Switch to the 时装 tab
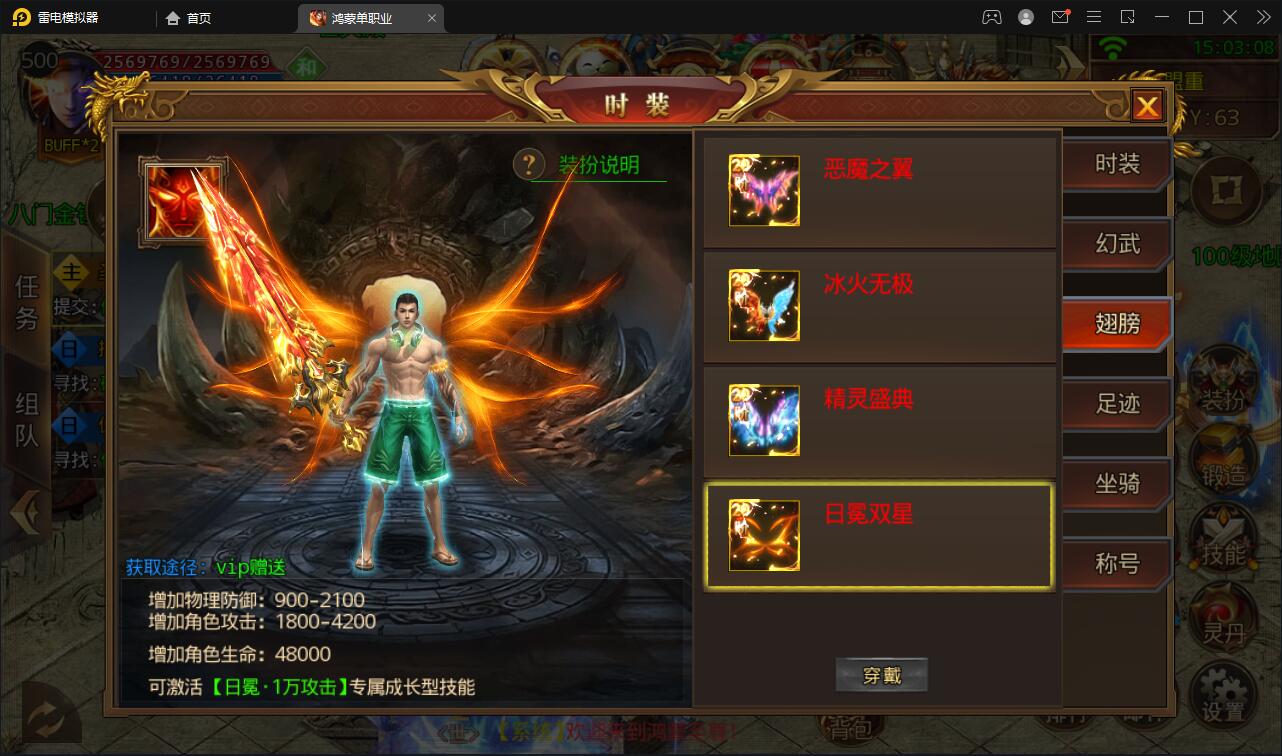This screenshot has width=1282, height=756. pyautogui.click(x=1116, y=165)
